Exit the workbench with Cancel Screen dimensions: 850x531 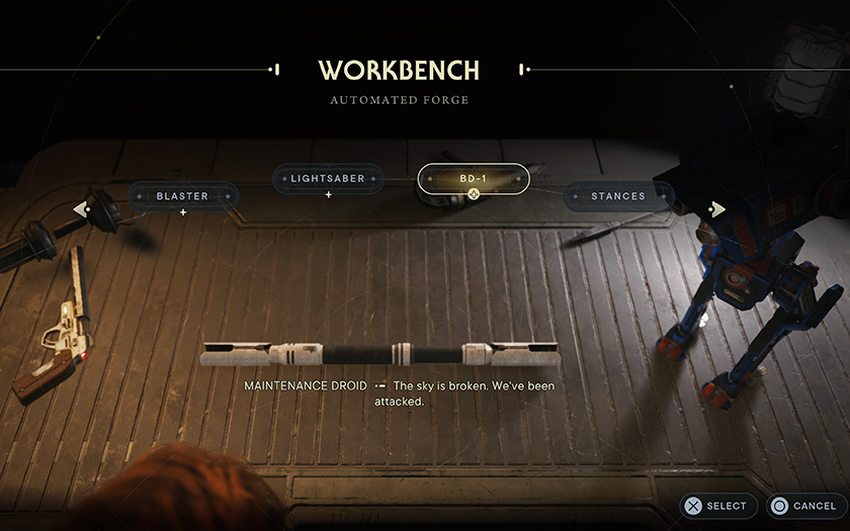[805, 506]
